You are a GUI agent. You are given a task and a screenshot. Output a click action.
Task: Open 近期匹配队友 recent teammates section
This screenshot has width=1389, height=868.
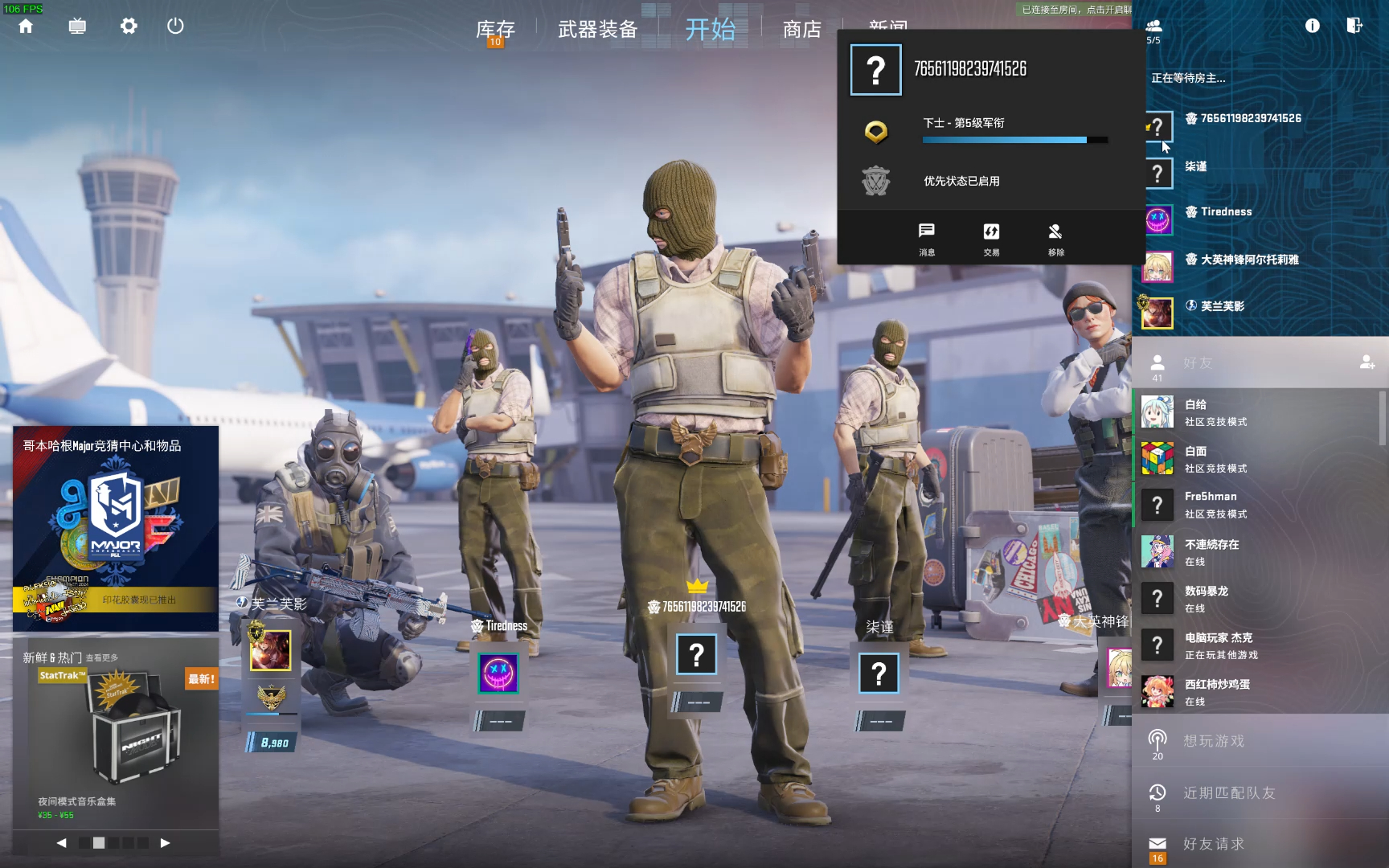[1228, 793]
